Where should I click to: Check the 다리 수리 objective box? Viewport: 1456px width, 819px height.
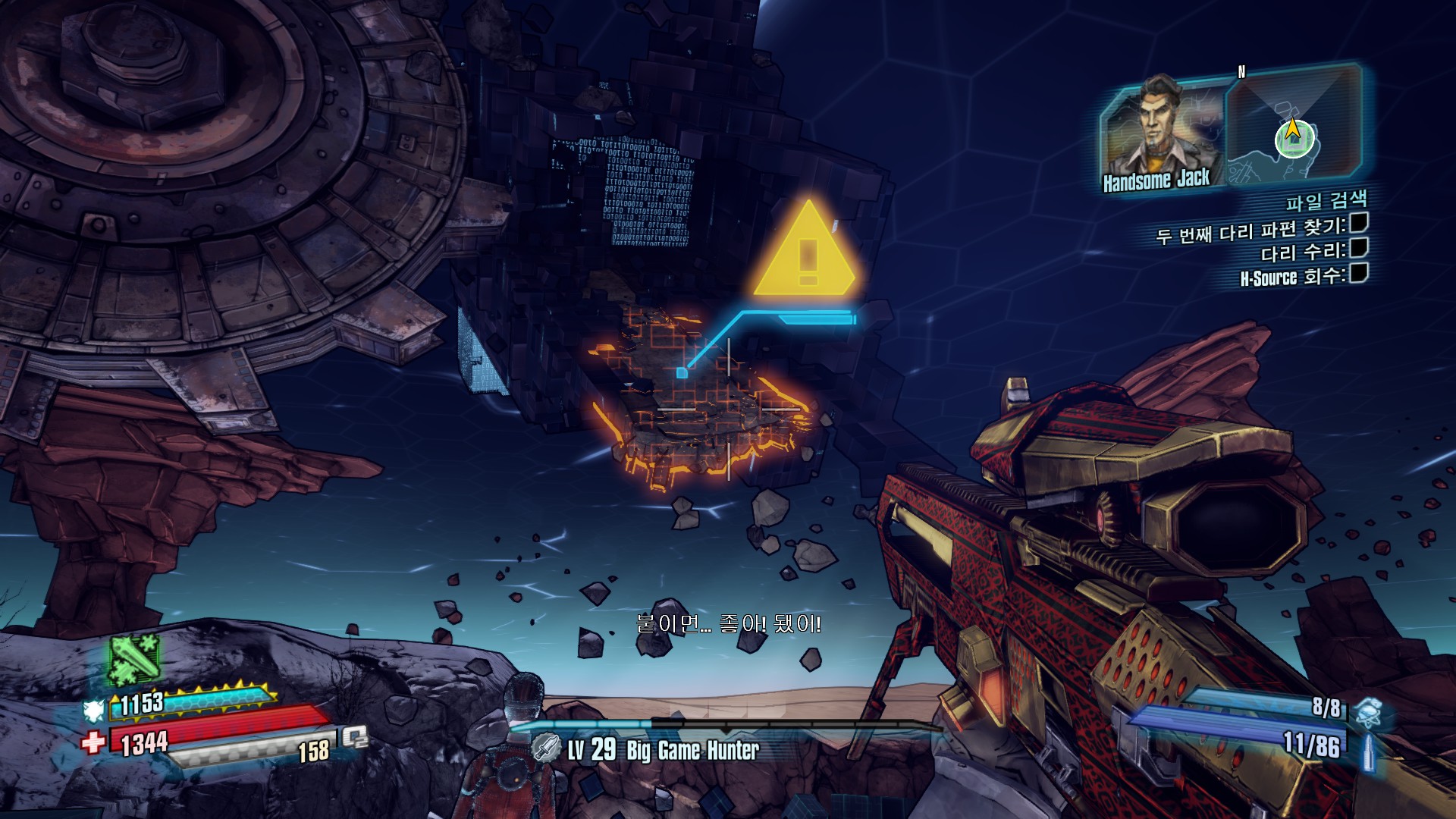pos(1358,248)
